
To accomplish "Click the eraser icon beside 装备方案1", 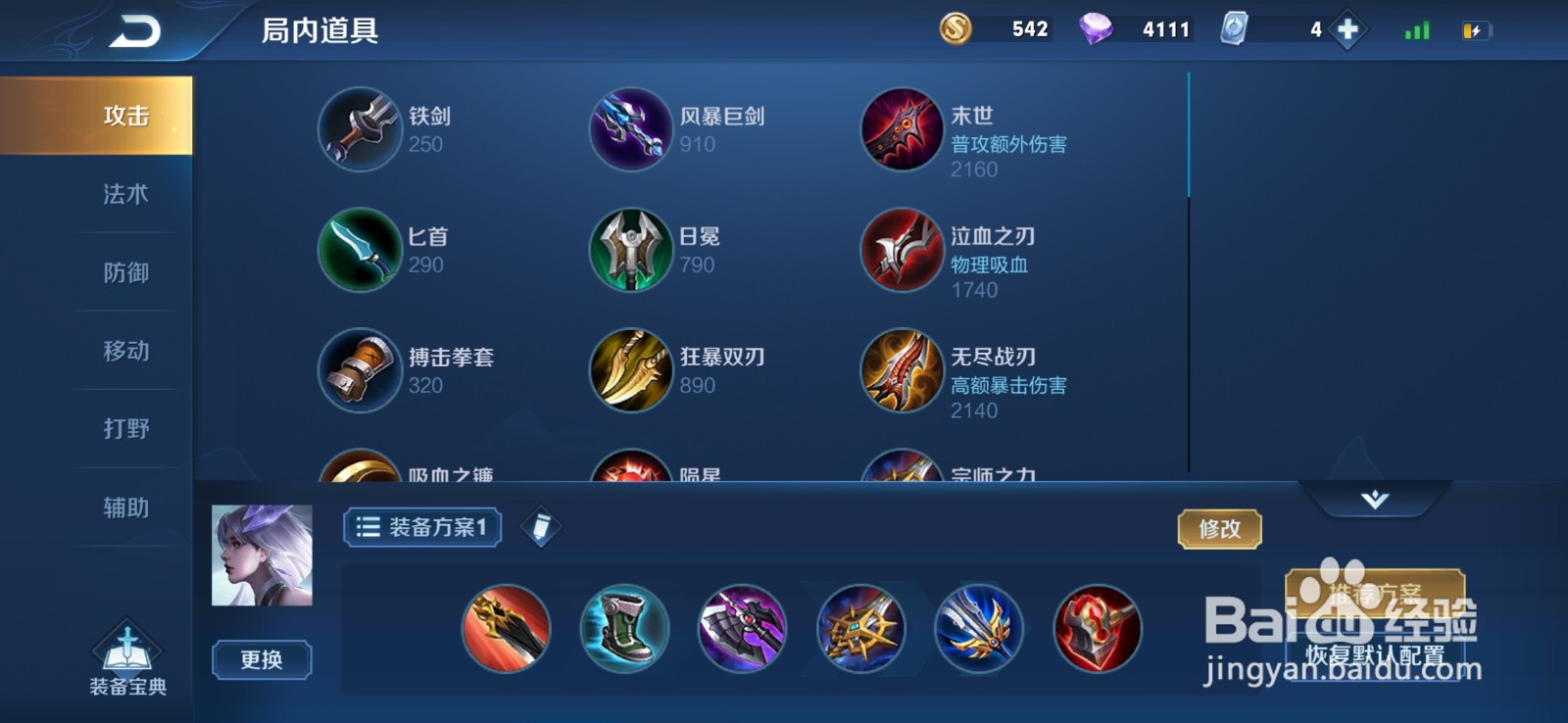I will [x=540, y=527].
